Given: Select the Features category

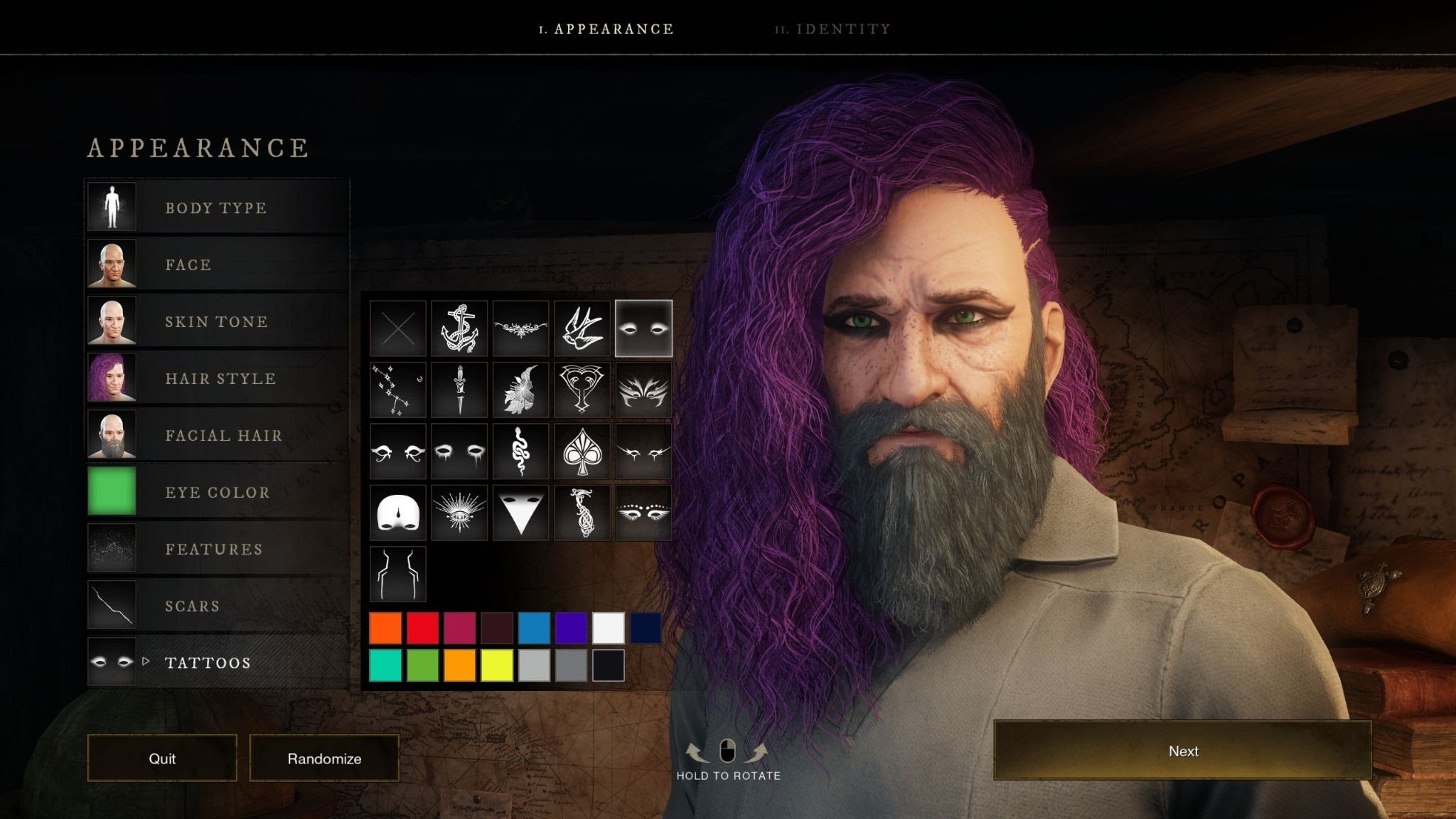Looking at the screenshot, I should tap(216, 549).
